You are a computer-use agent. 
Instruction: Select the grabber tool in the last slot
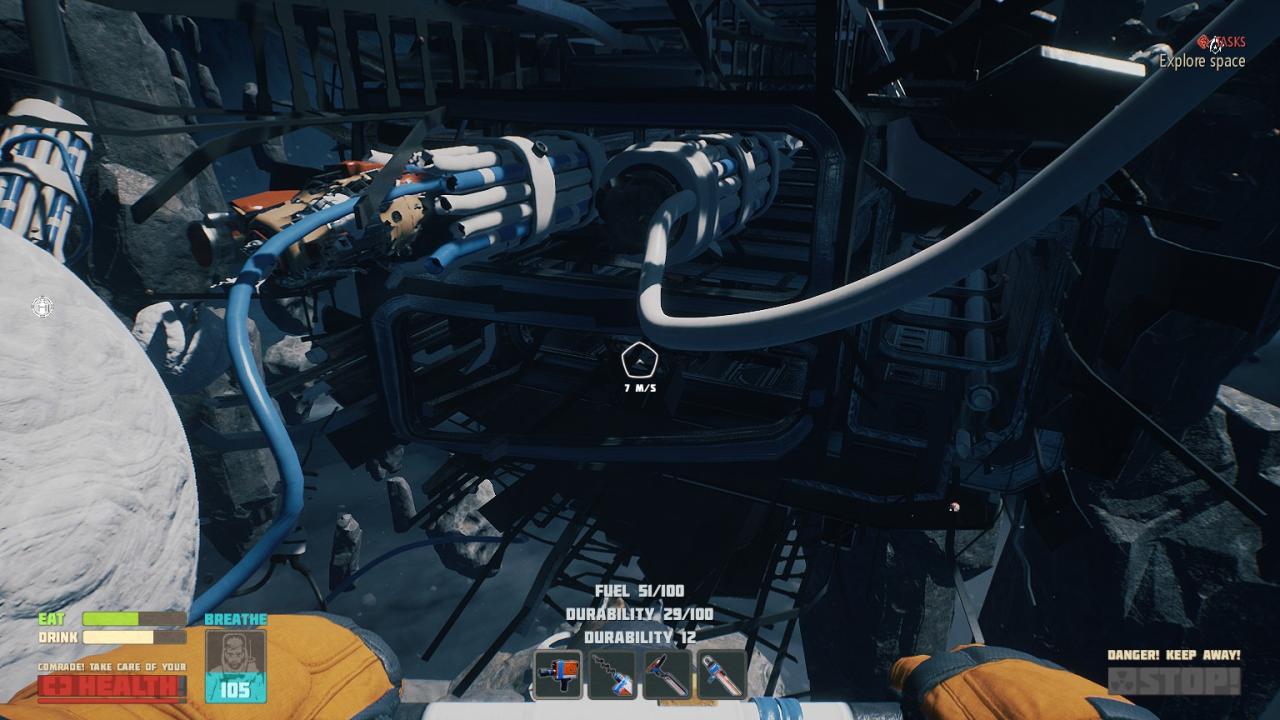pyautogui.click(x=721, y=674)
